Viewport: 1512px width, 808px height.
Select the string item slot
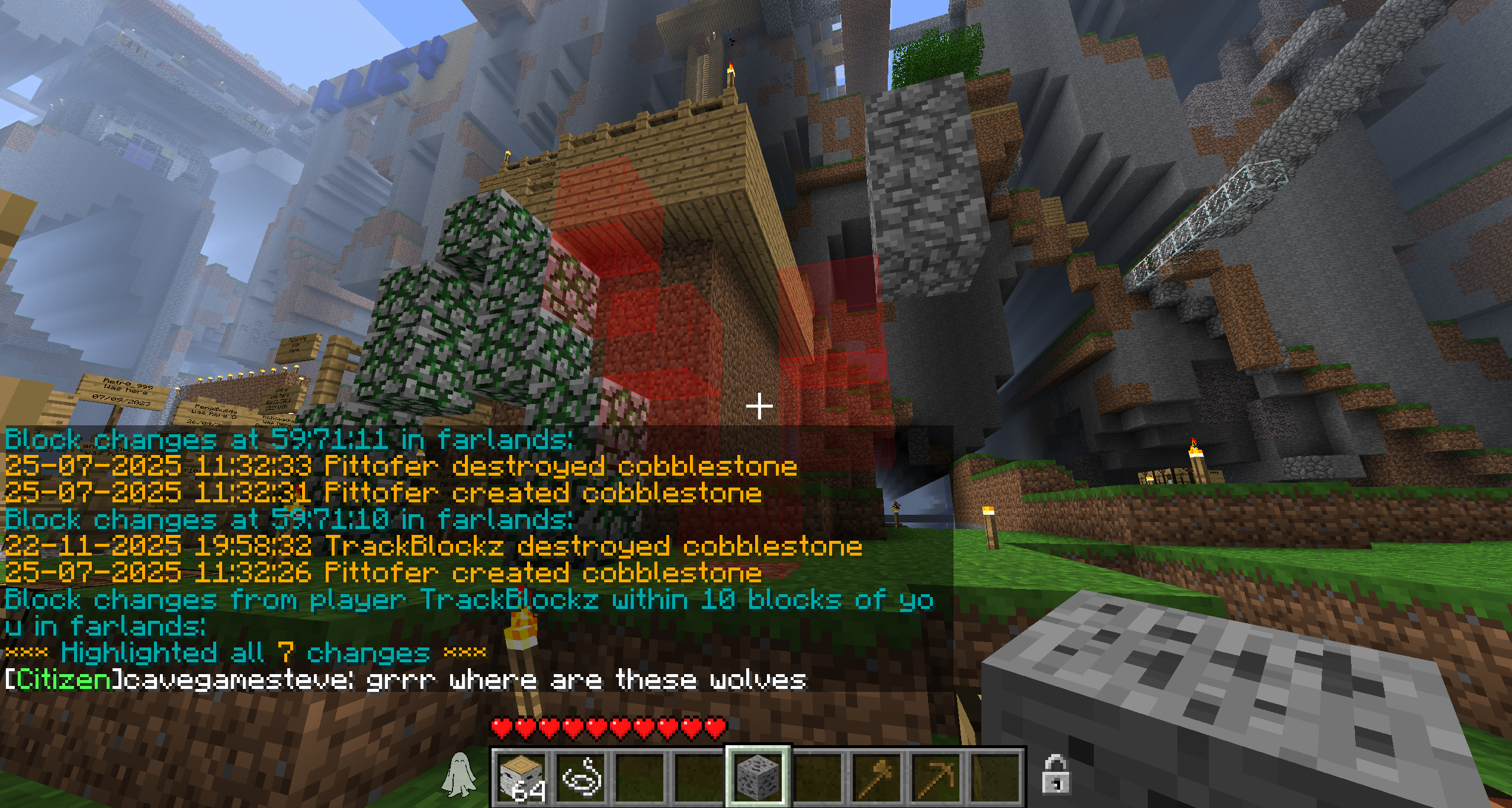tap(581, 776)
